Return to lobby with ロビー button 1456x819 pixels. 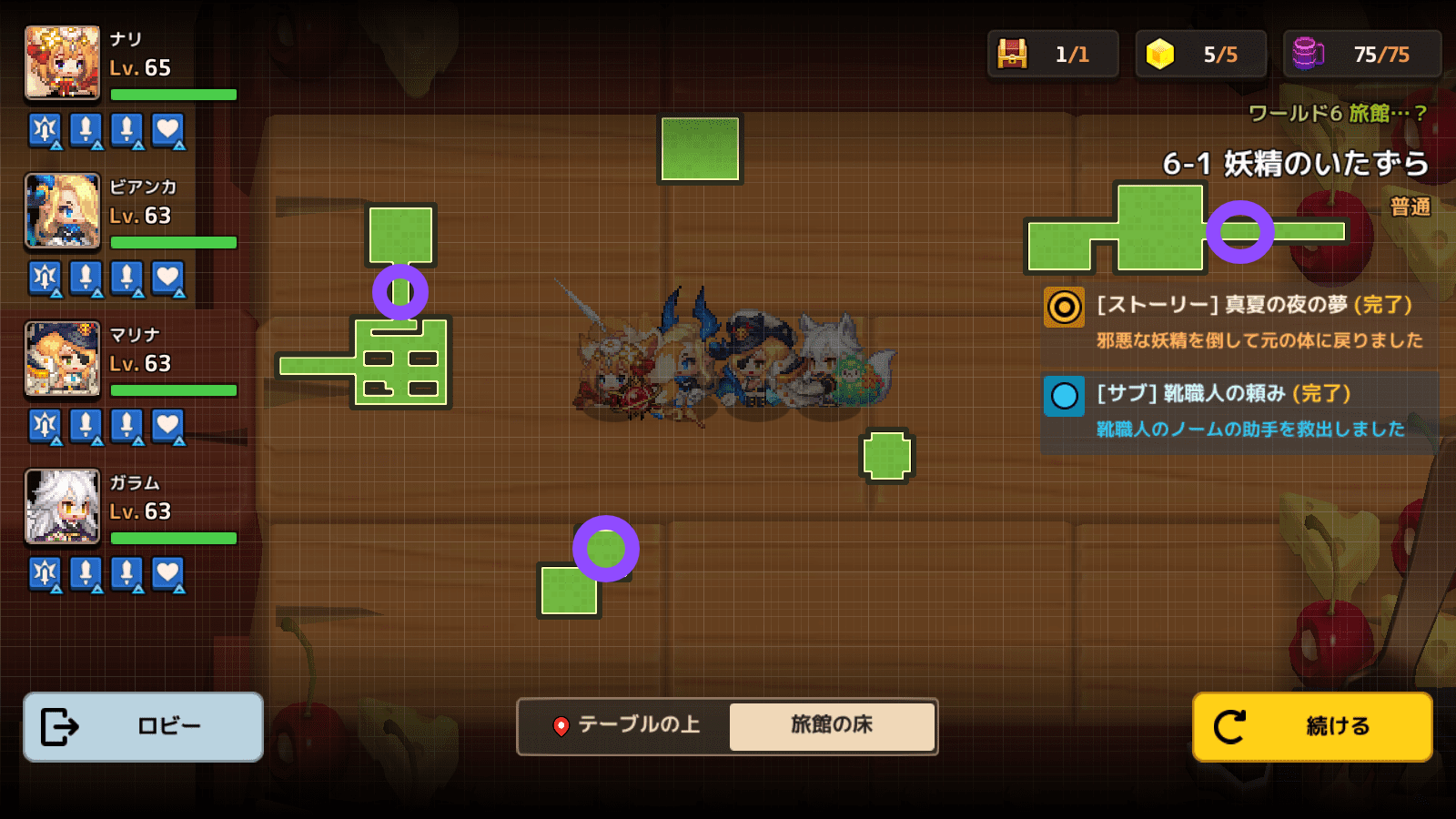pyautogui.click(x=143, y=726)
